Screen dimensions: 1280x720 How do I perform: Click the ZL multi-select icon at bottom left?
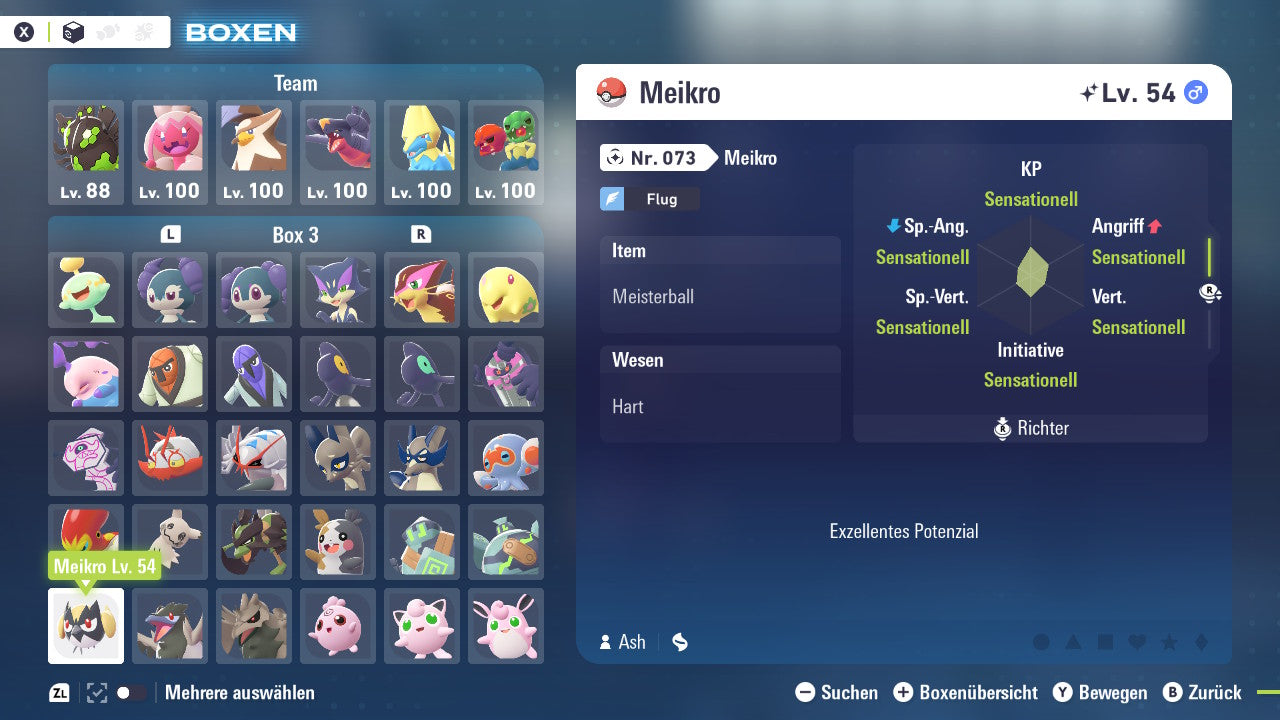(58, 692)
